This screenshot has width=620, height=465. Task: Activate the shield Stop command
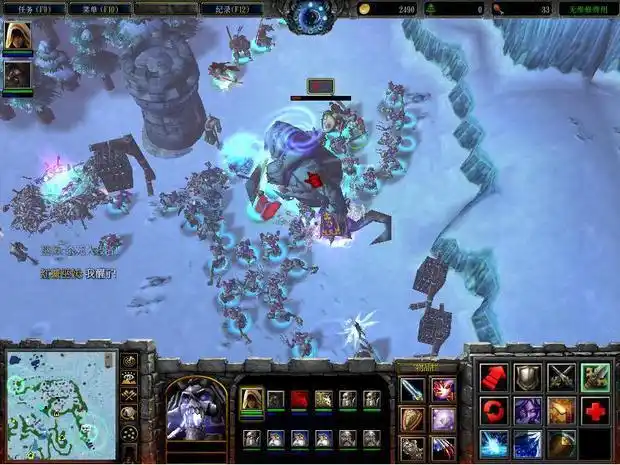[x=528, y=377]
